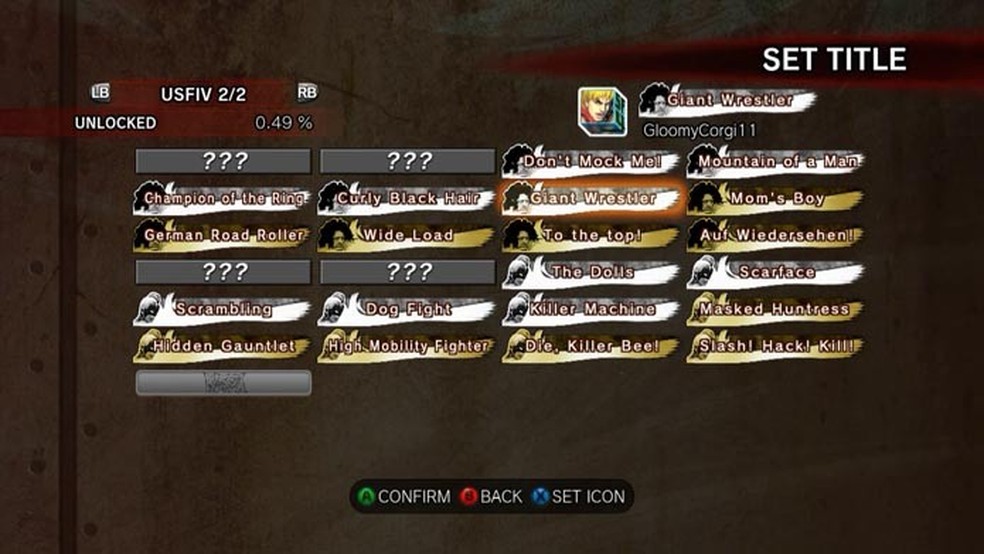Choose the Scarface title
The height and width of the screenshot is (554, 984).
pyautogui.click(x=776, y=272)
